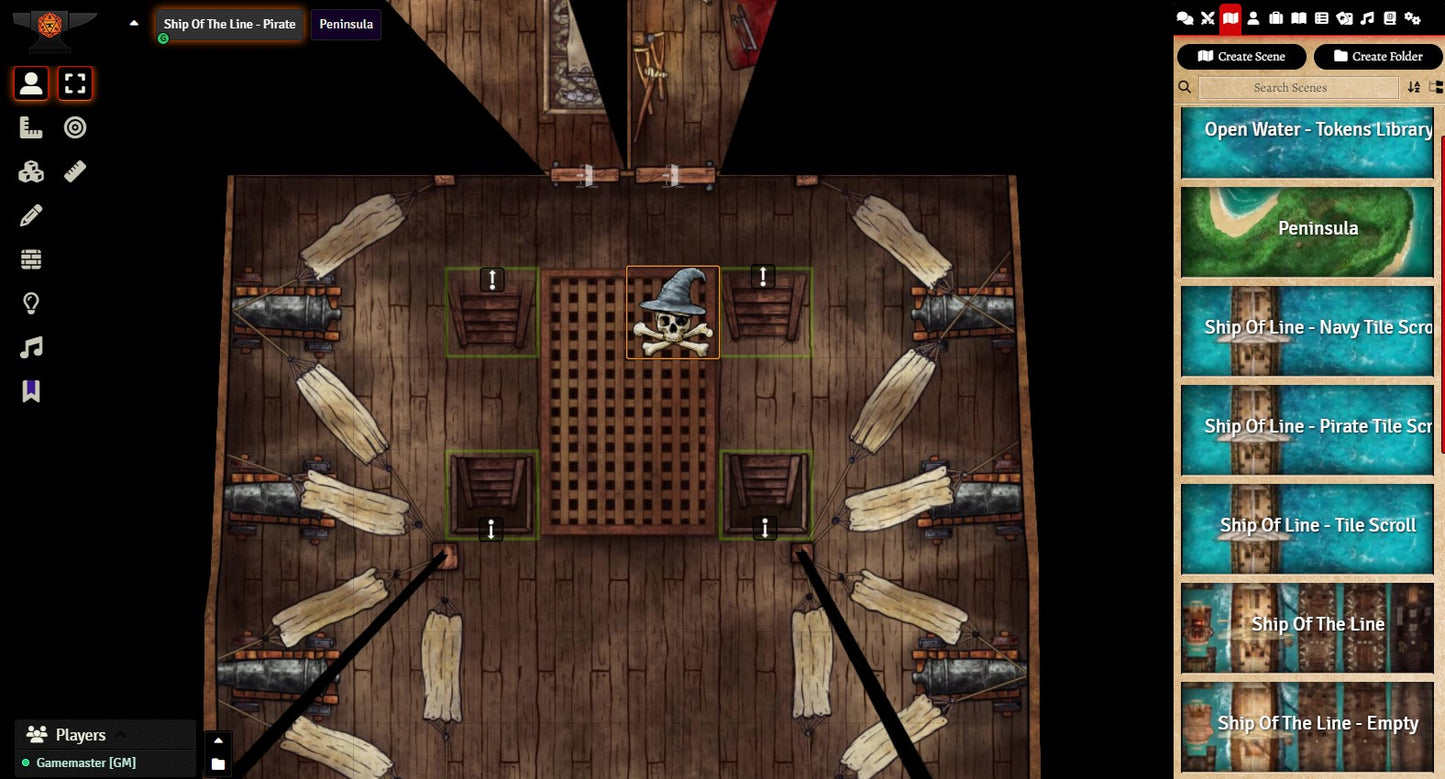1445x779 pixels.
Task: Open the game settings gears tab
Action: pyautogui.click(x=1412, y=18)
